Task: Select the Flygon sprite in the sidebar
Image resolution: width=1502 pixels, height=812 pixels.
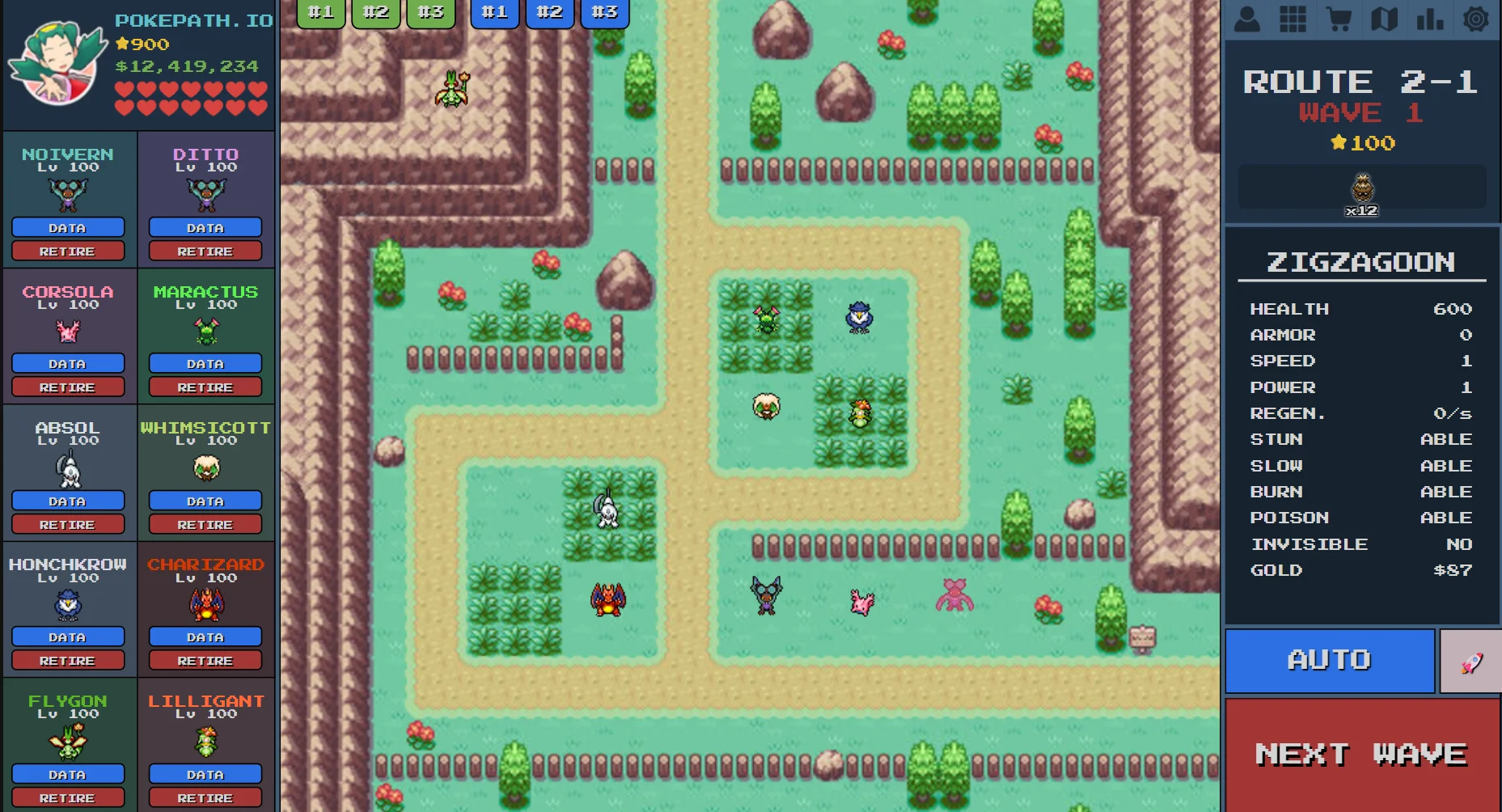Action: 68,742
